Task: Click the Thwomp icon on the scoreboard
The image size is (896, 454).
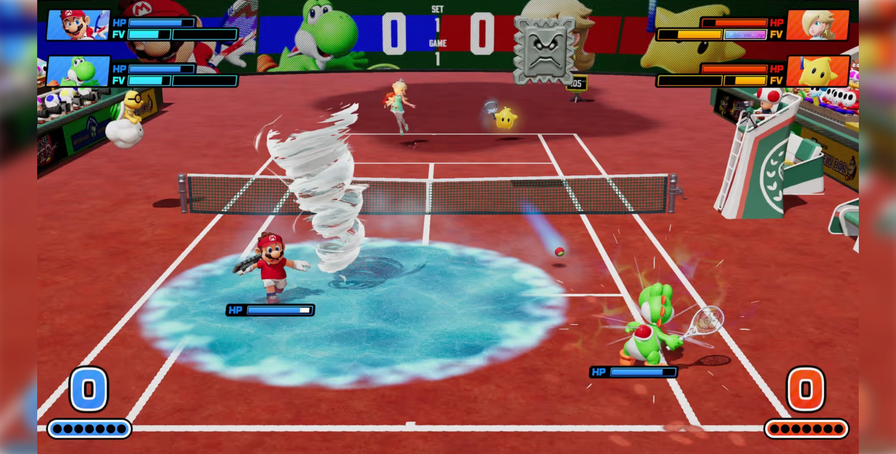Action: (x=544, y=48)
